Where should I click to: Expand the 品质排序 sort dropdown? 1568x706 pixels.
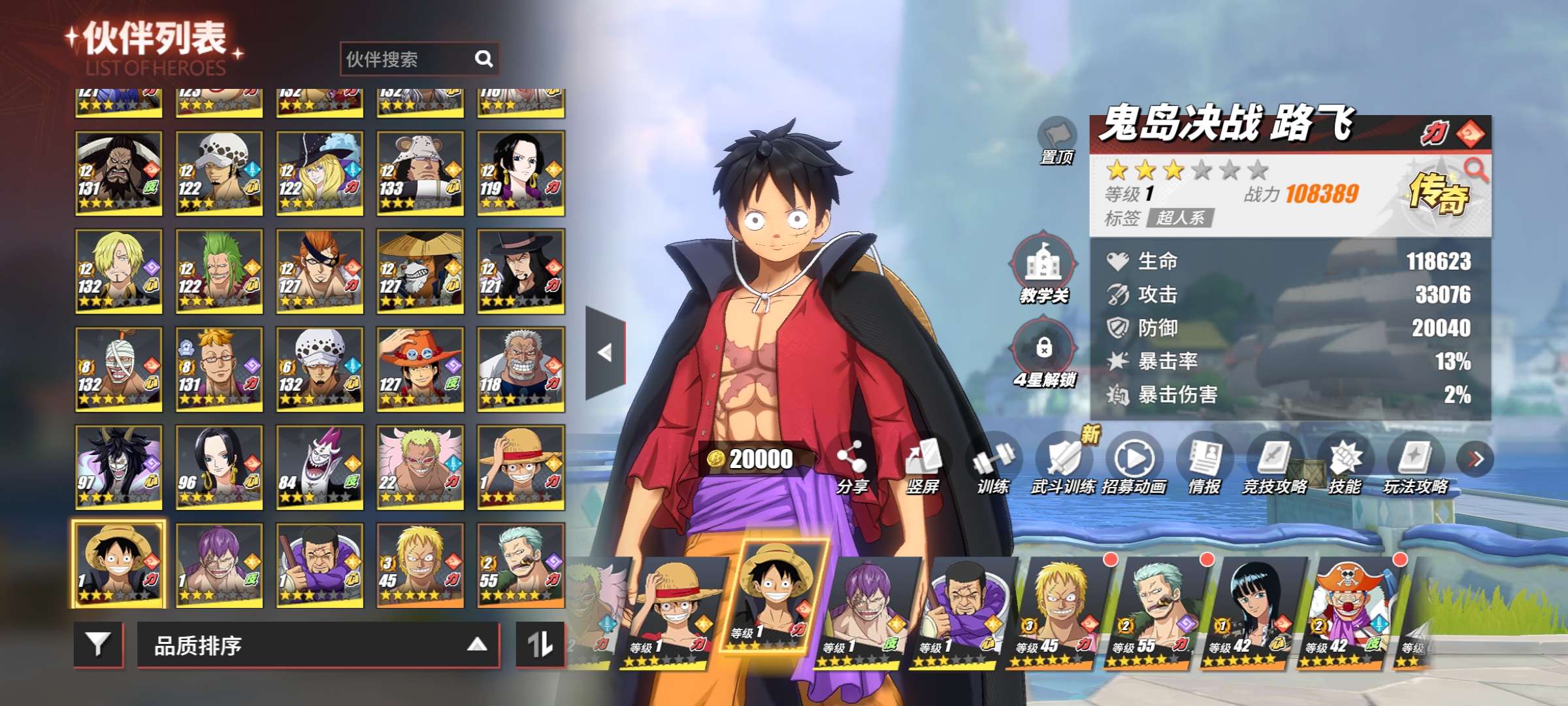point(318,645)
